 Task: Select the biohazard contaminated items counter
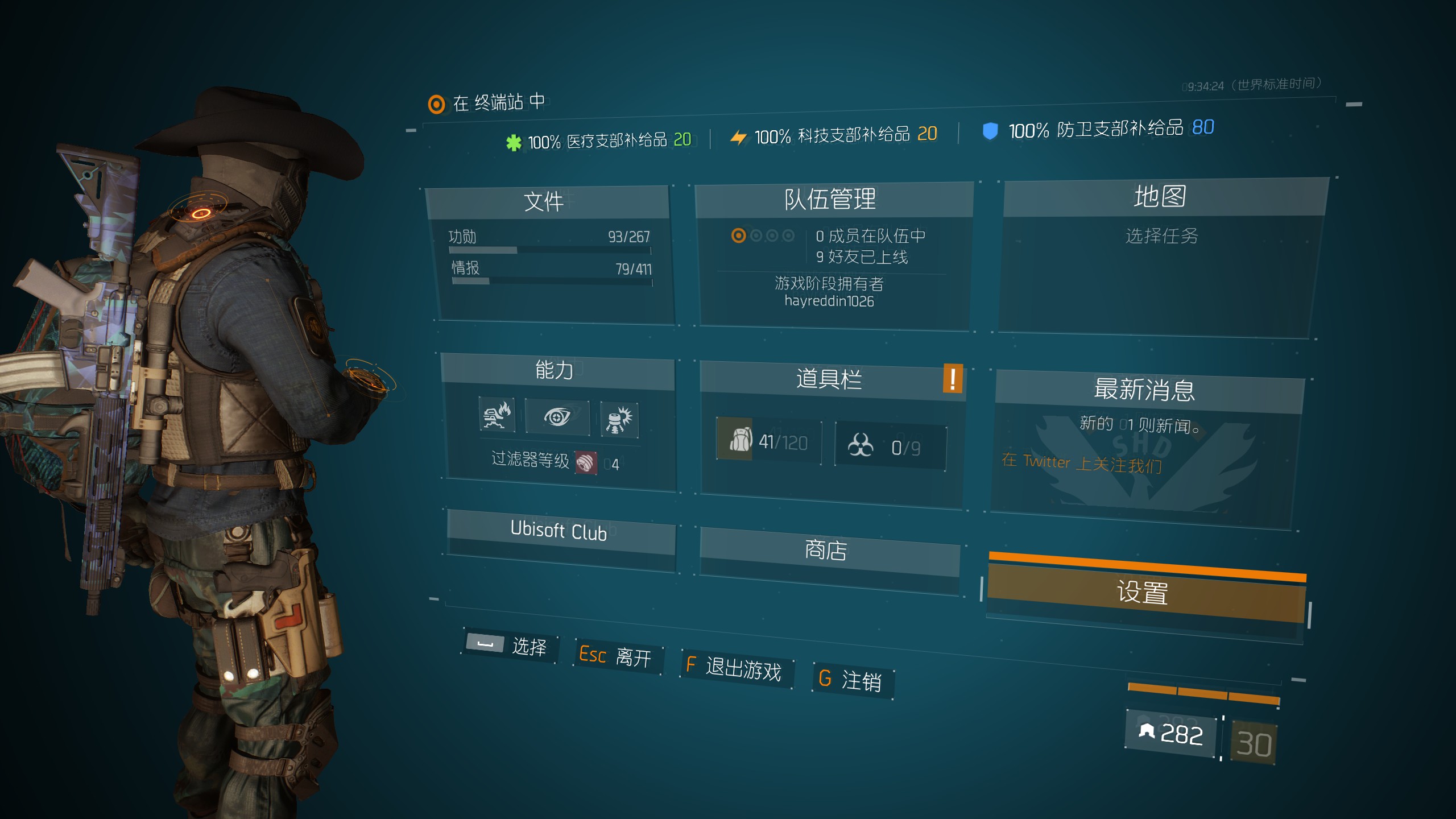(x=890, y=447)
